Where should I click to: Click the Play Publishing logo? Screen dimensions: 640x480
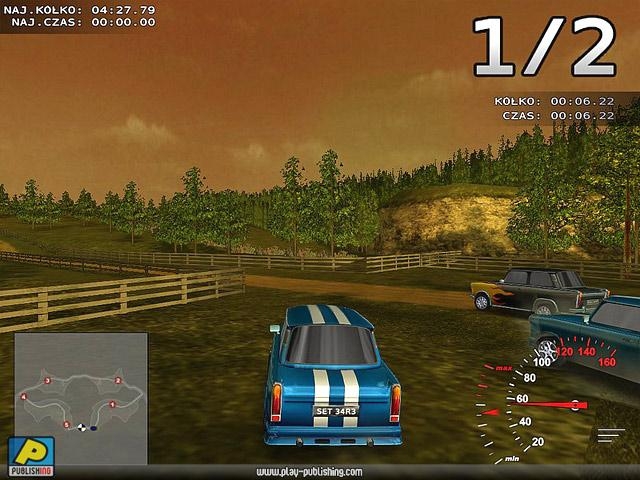tap(30, 456)
